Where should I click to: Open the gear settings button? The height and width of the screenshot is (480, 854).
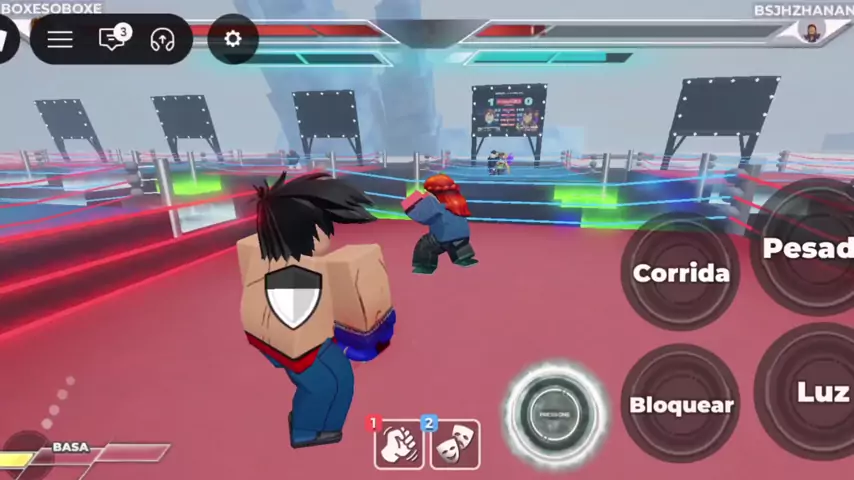click(233, 39)
